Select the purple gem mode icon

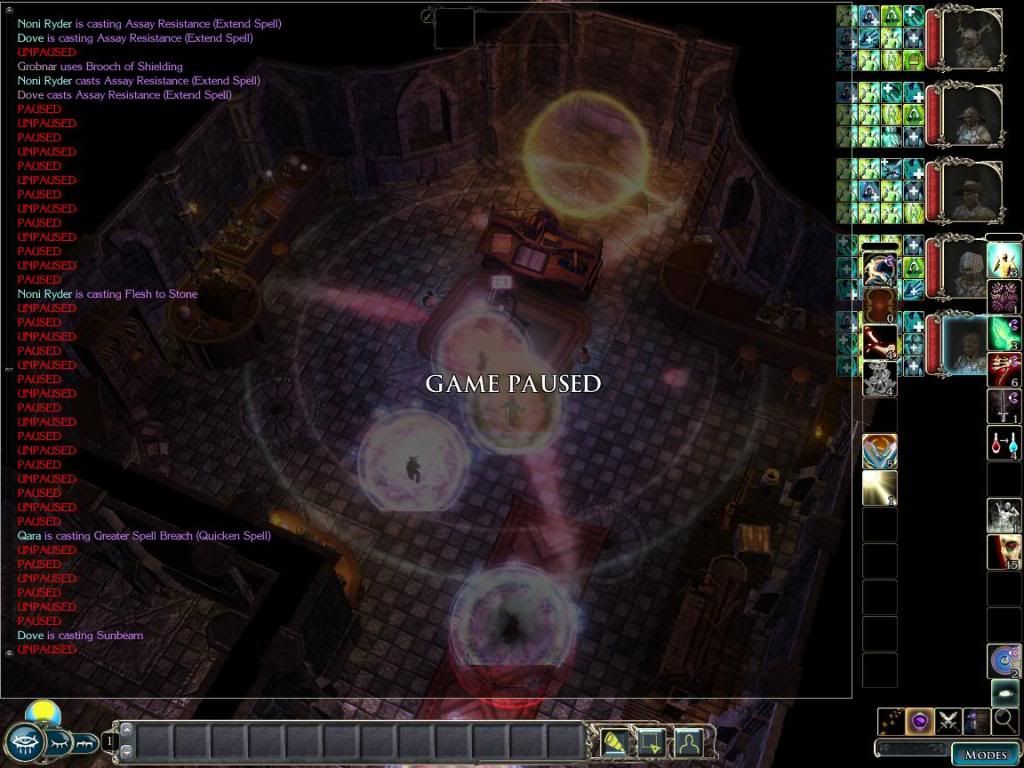(x=920, y=721)
